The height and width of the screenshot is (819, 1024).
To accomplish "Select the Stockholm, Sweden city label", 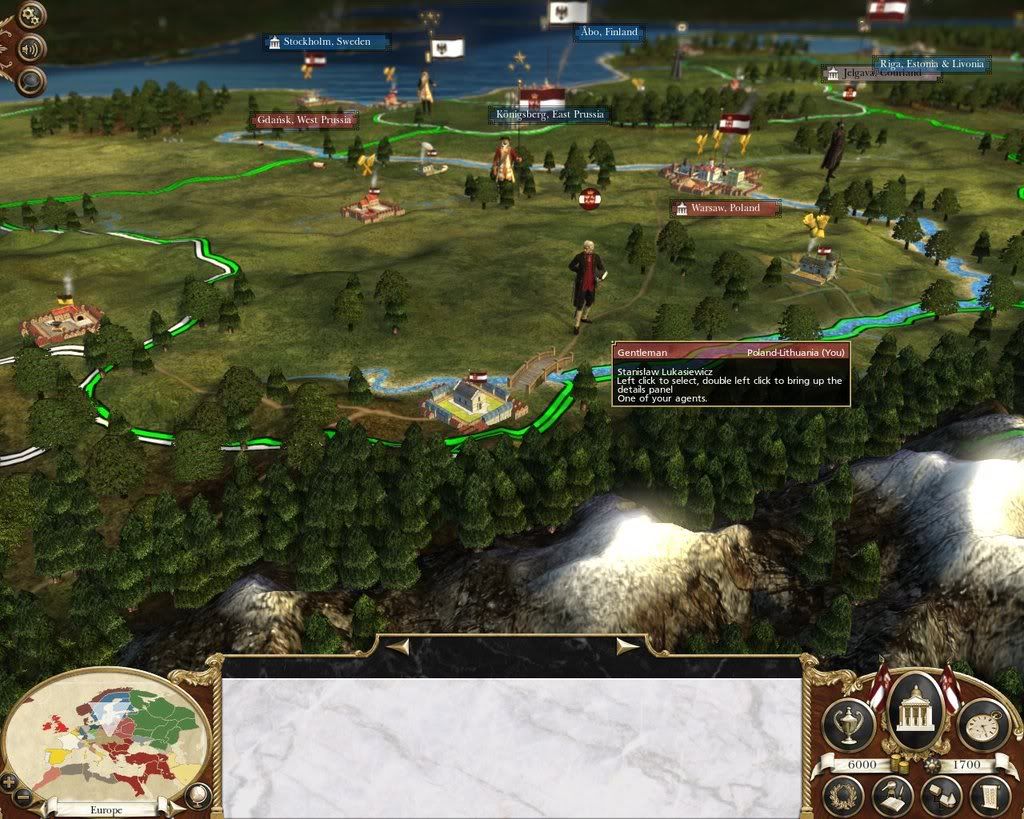I will 326,42.
